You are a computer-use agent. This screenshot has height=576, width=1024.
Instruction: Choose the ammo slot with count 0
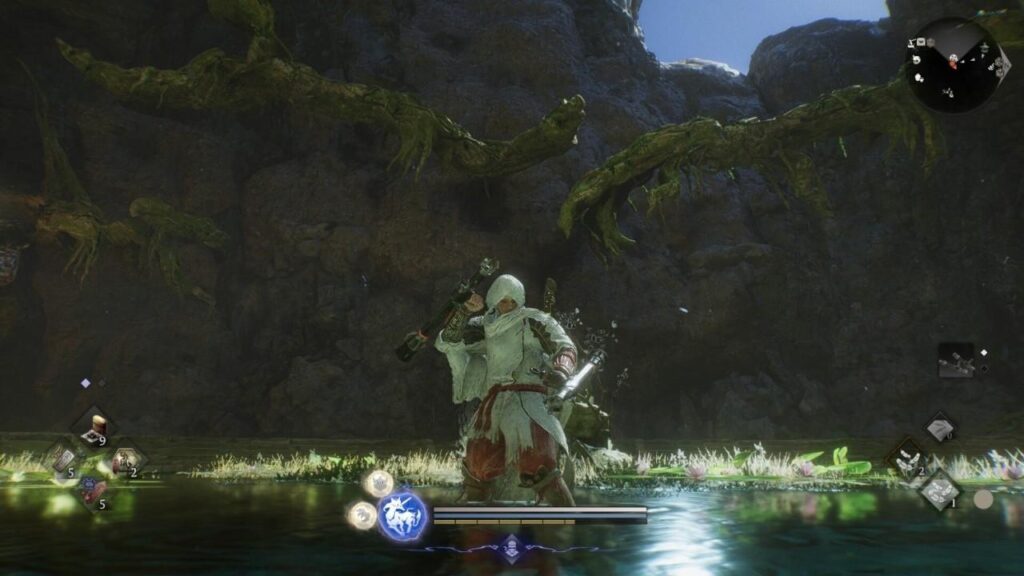pos(940,427)
